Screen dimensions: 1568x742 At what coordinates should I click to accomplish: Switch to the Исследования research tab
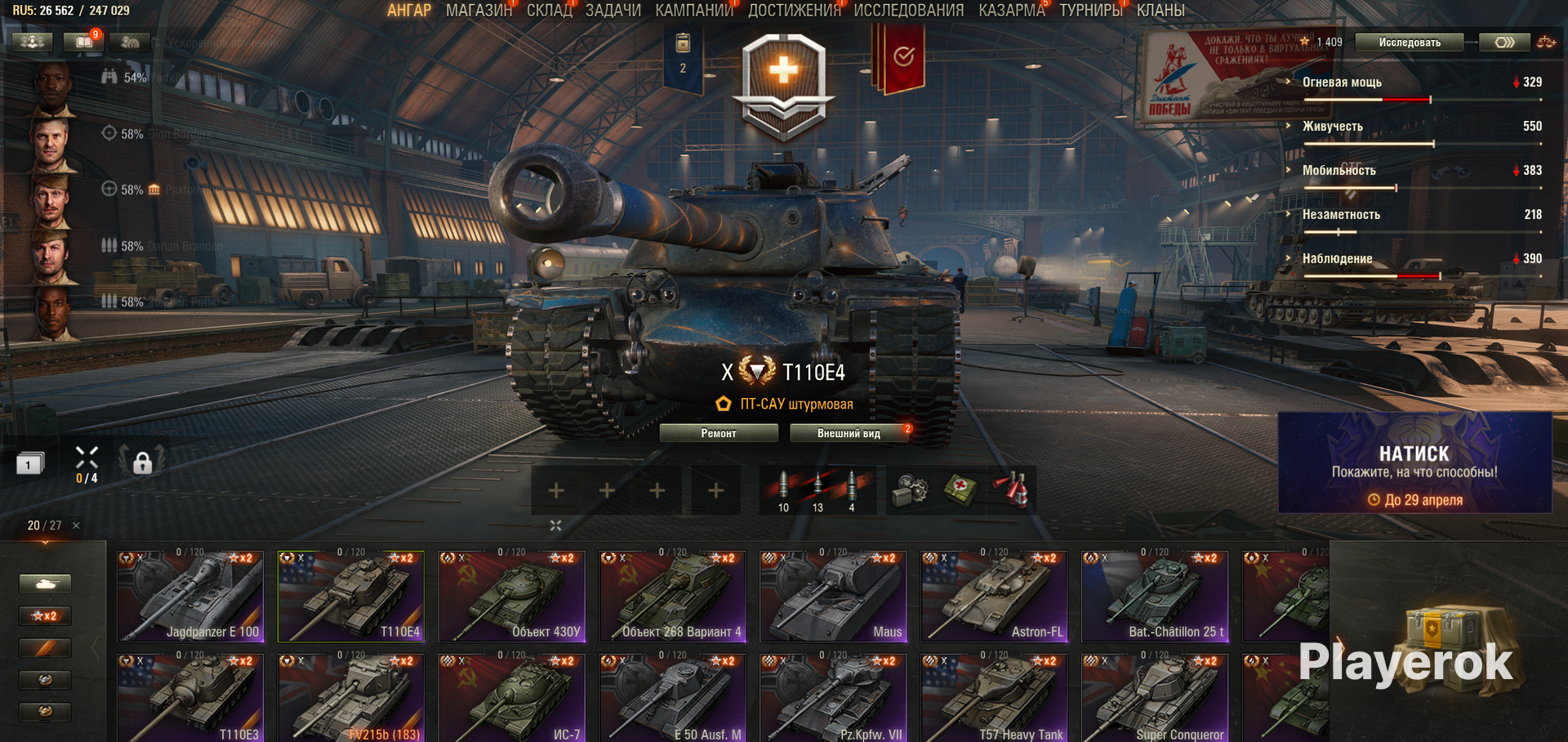pyautogui.click(x=908, y=11)
